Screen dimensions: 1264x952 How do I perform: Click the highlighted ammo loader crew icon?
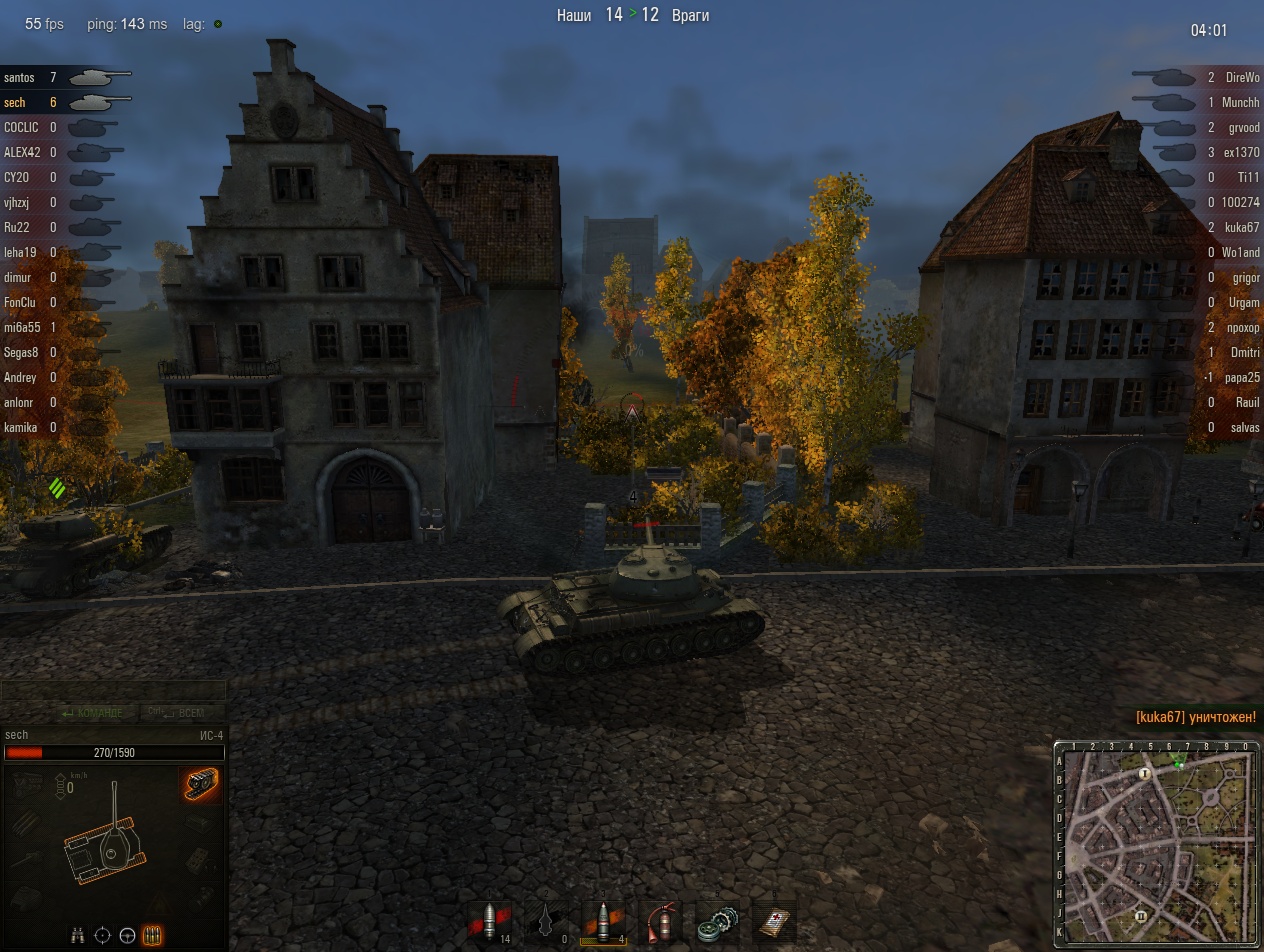point(153,936)
